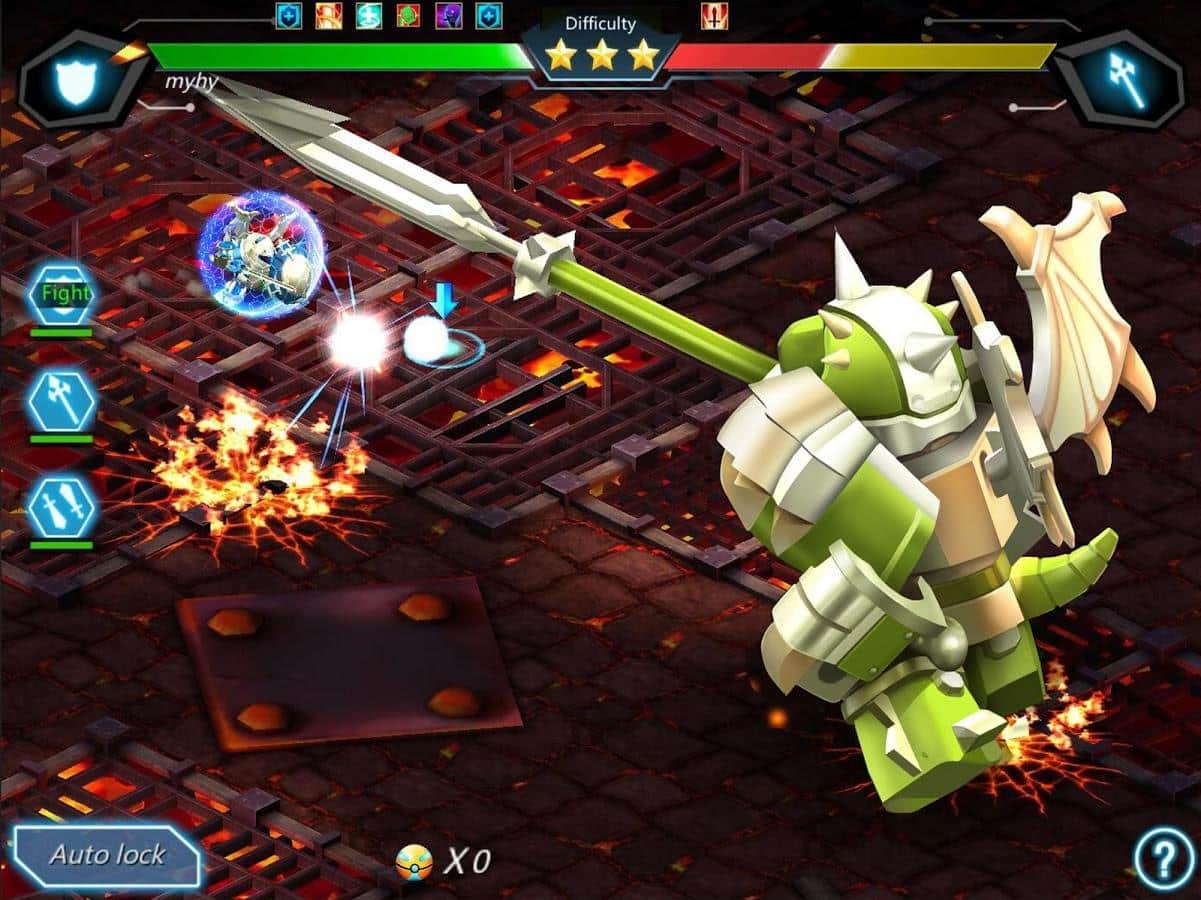1201x900 pixels.
Task: Tap the player shield emblem badge
Action: coord(77,80)
